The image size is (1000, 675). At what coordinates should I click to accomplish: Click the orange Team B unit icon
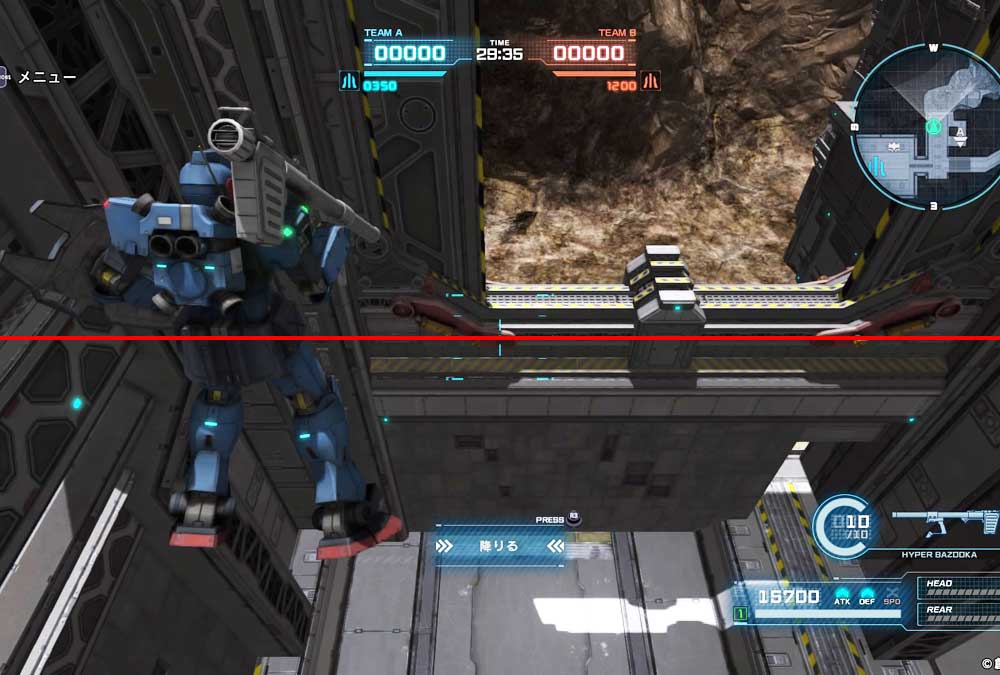pyautogui.click(x=651, y=81)
